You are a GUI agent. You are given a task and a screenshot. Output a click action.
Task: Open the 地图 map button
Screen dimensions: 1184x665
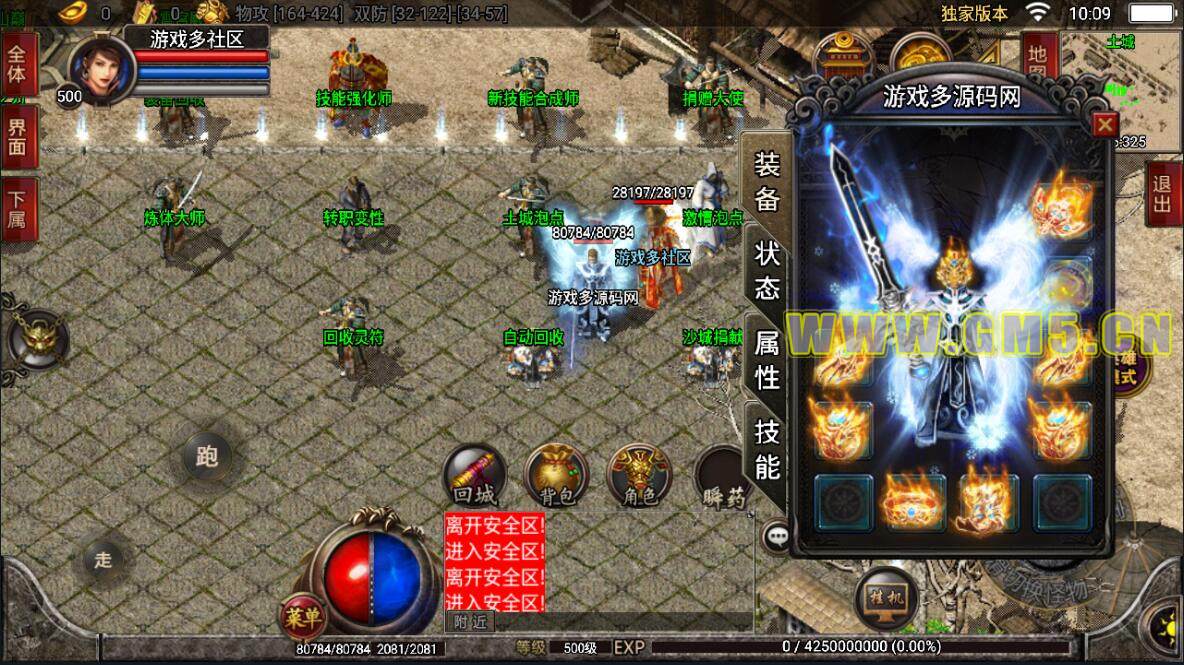(1037, 60)
